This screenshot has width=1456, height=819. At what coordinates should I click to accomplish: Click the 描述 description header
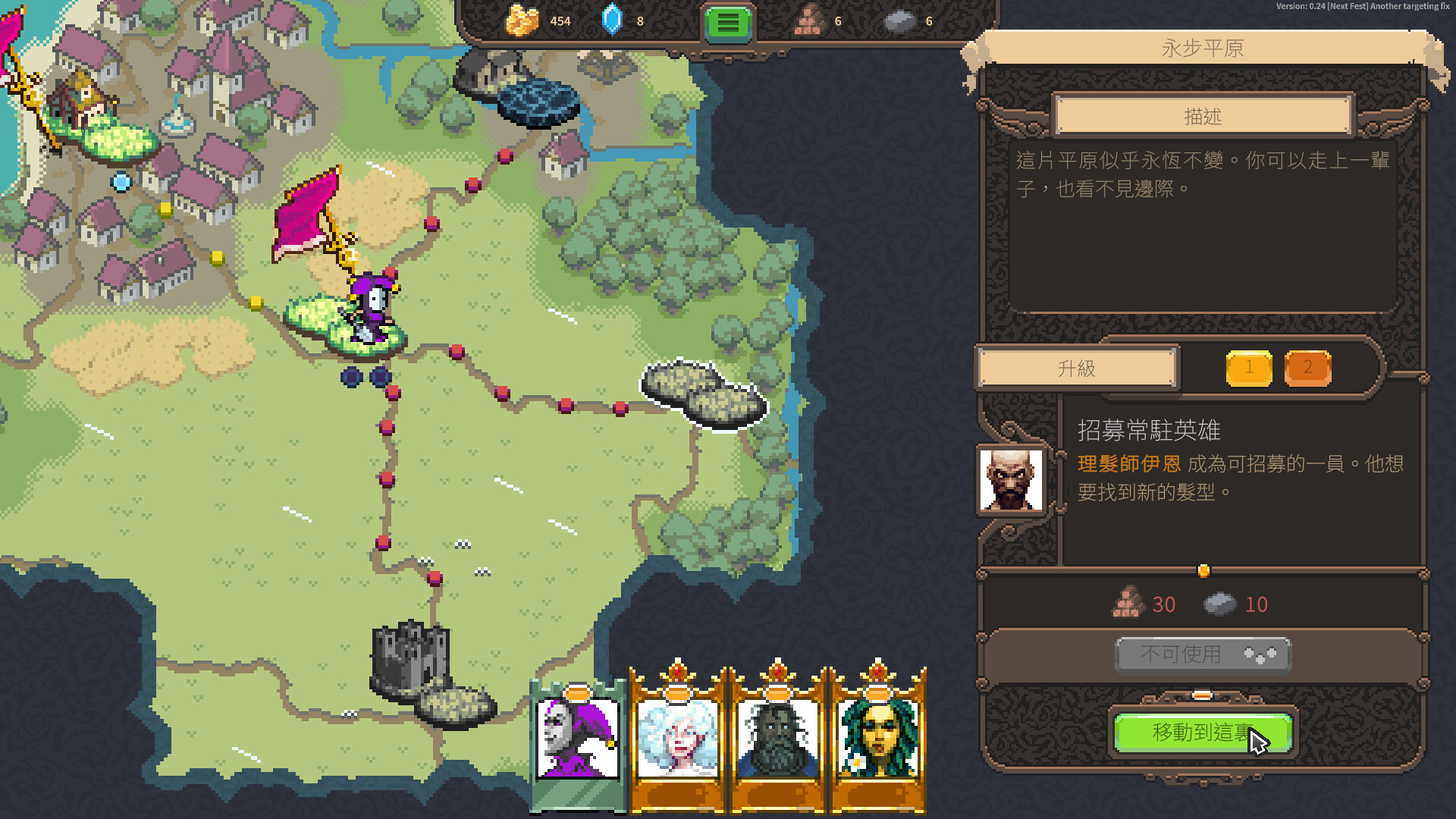1203,116
